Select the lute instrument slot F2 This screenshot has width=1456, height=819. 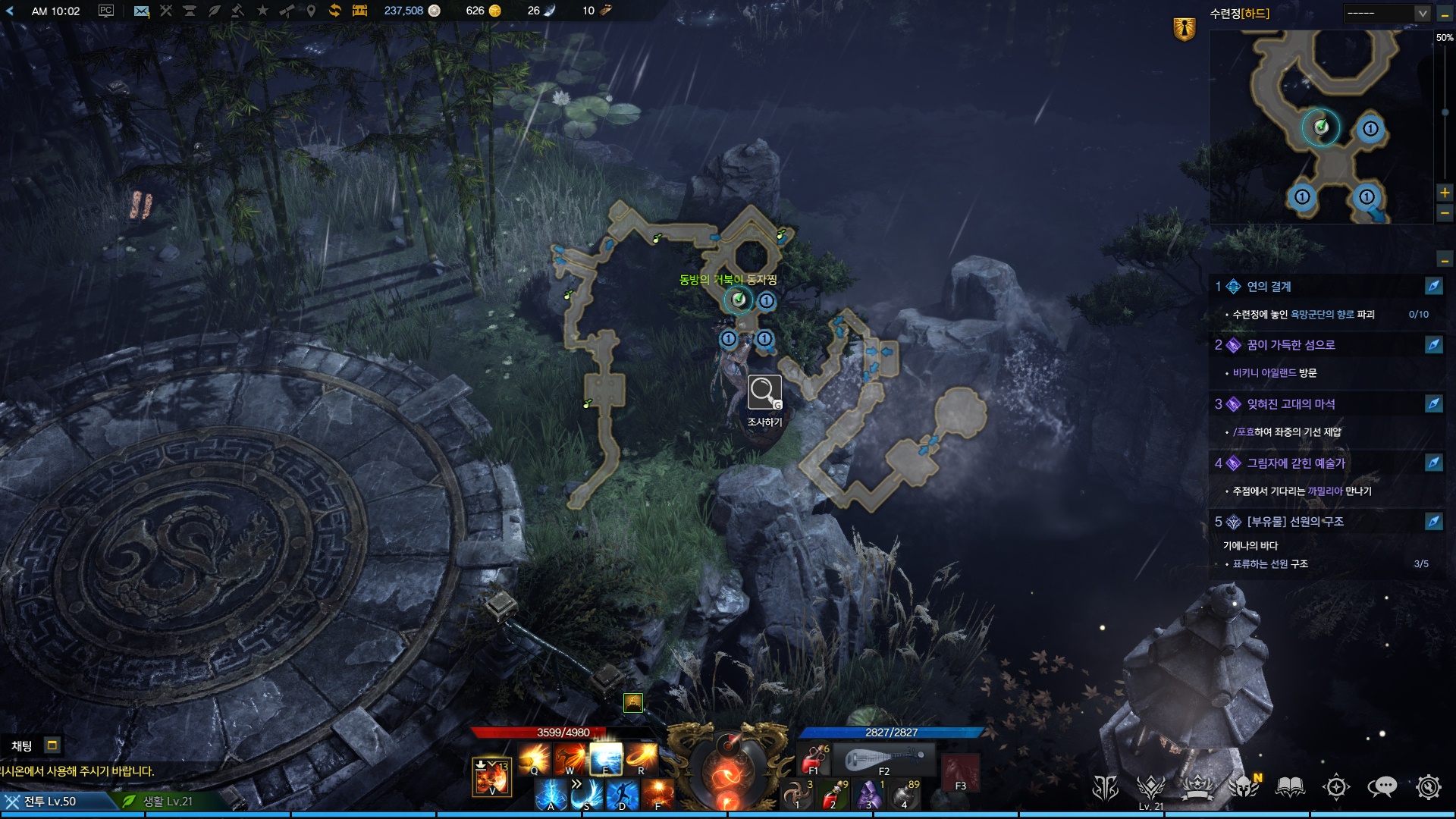click(884, 759)
